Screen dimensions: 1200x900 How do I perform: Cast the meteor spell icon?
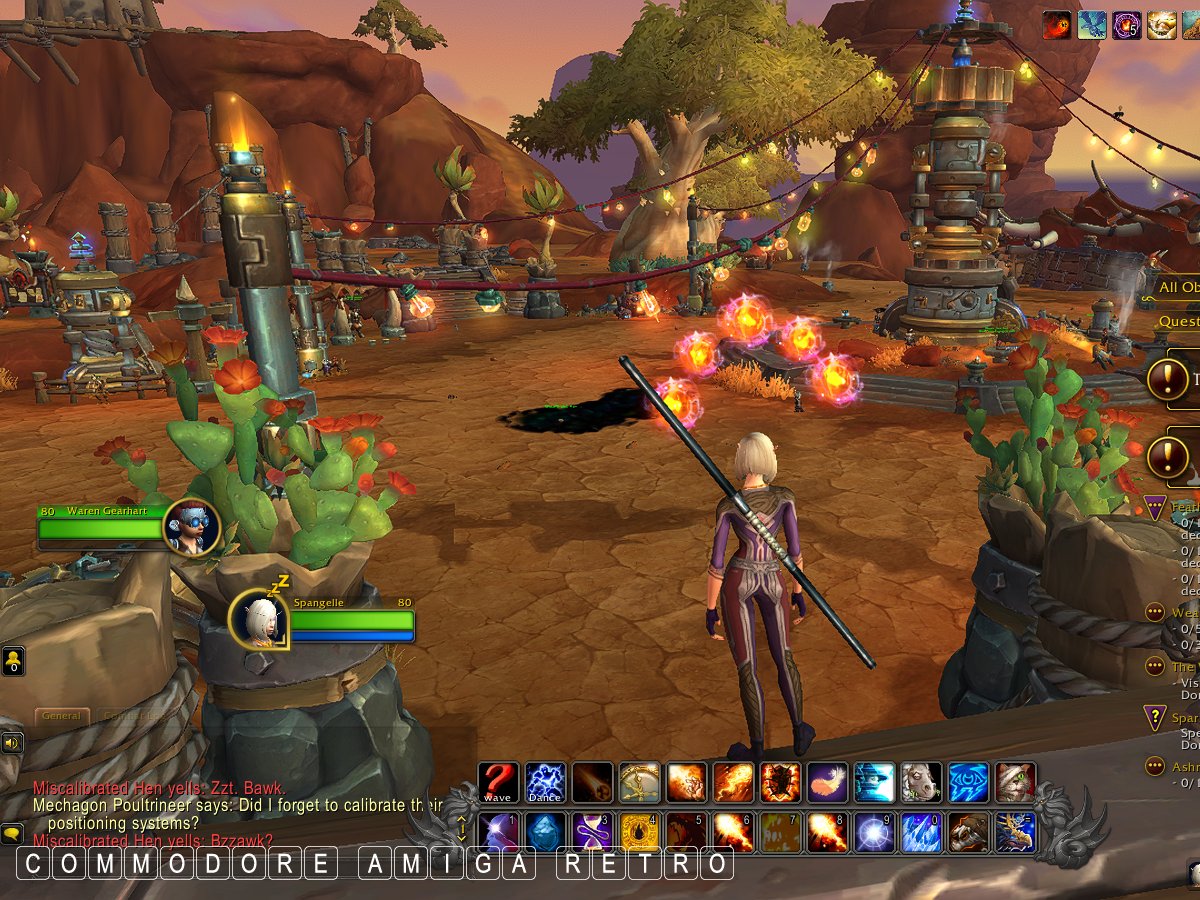tap(592, 782)
